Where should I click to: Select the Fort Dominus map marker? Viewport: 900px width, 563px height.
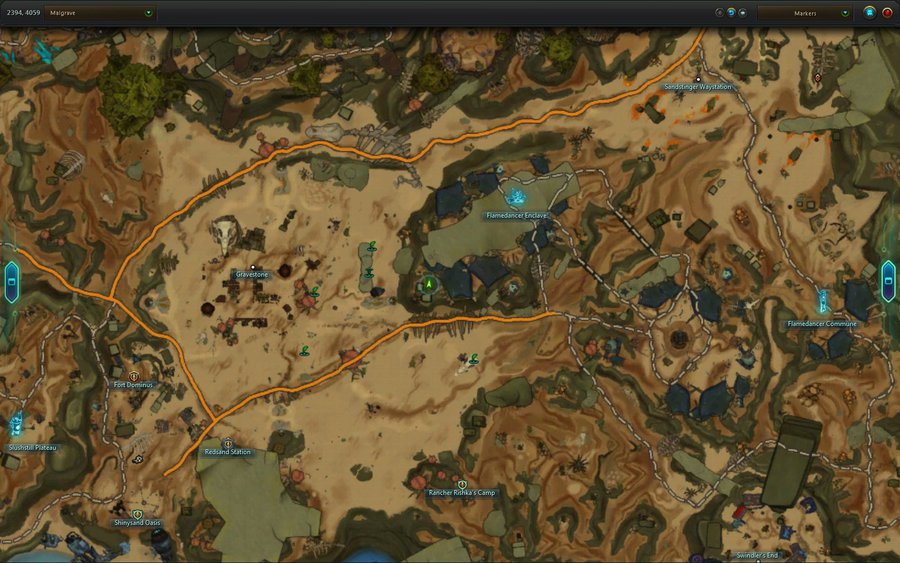click(133, 376)
